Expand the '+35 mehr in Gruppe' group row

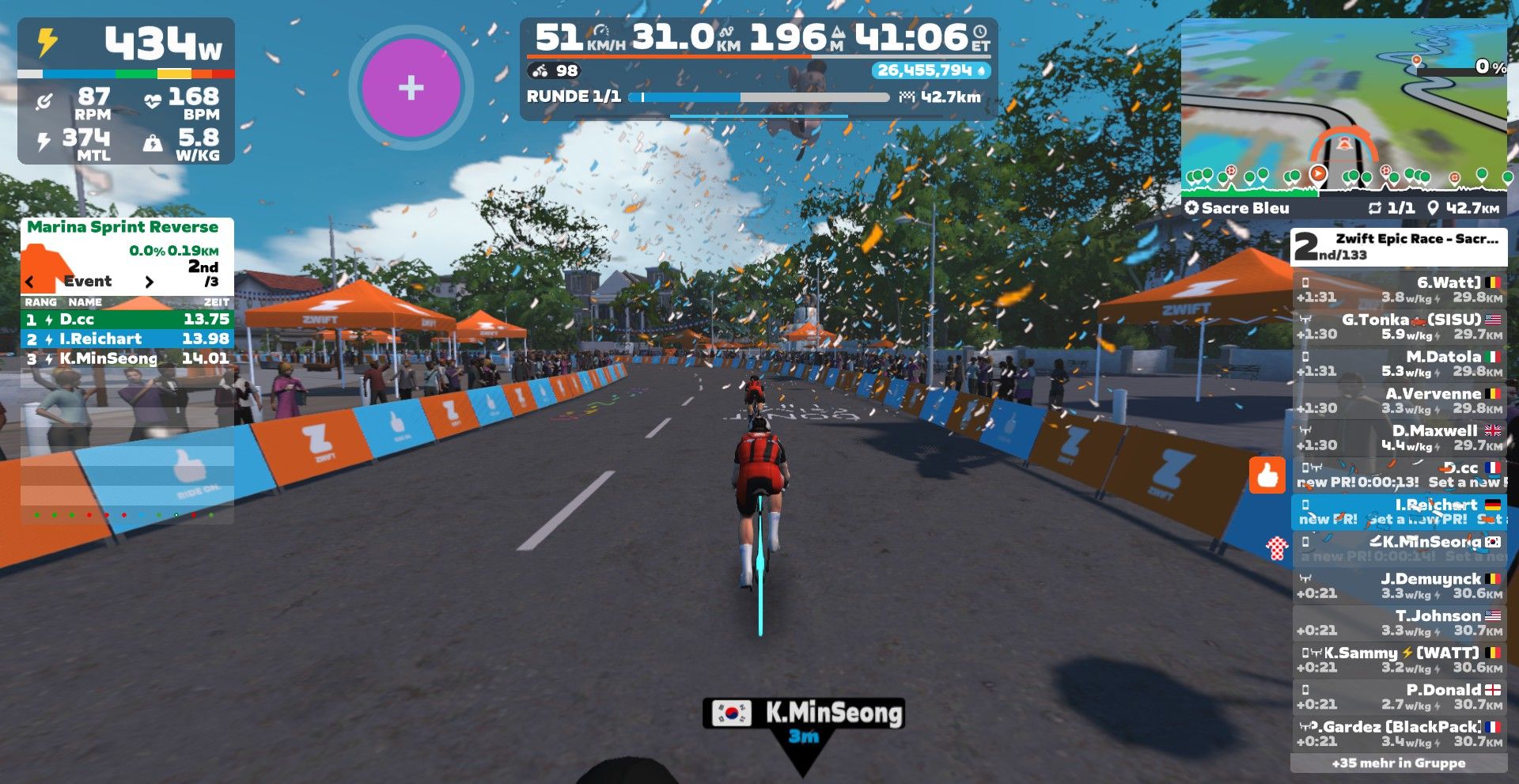click(1399, 763)
